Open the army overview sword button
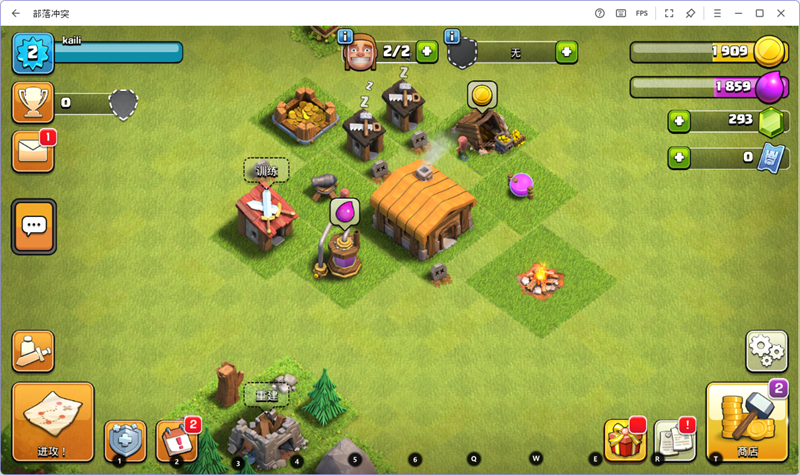This screenshot has height=475, width=800. (32, 351)
